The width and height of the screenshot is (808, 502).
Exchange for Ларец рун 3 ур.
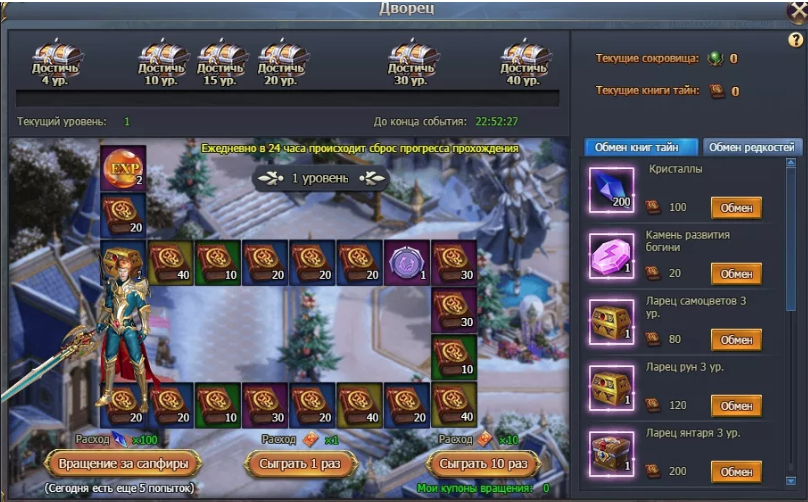pyautogui.click(x=736, y=405)
